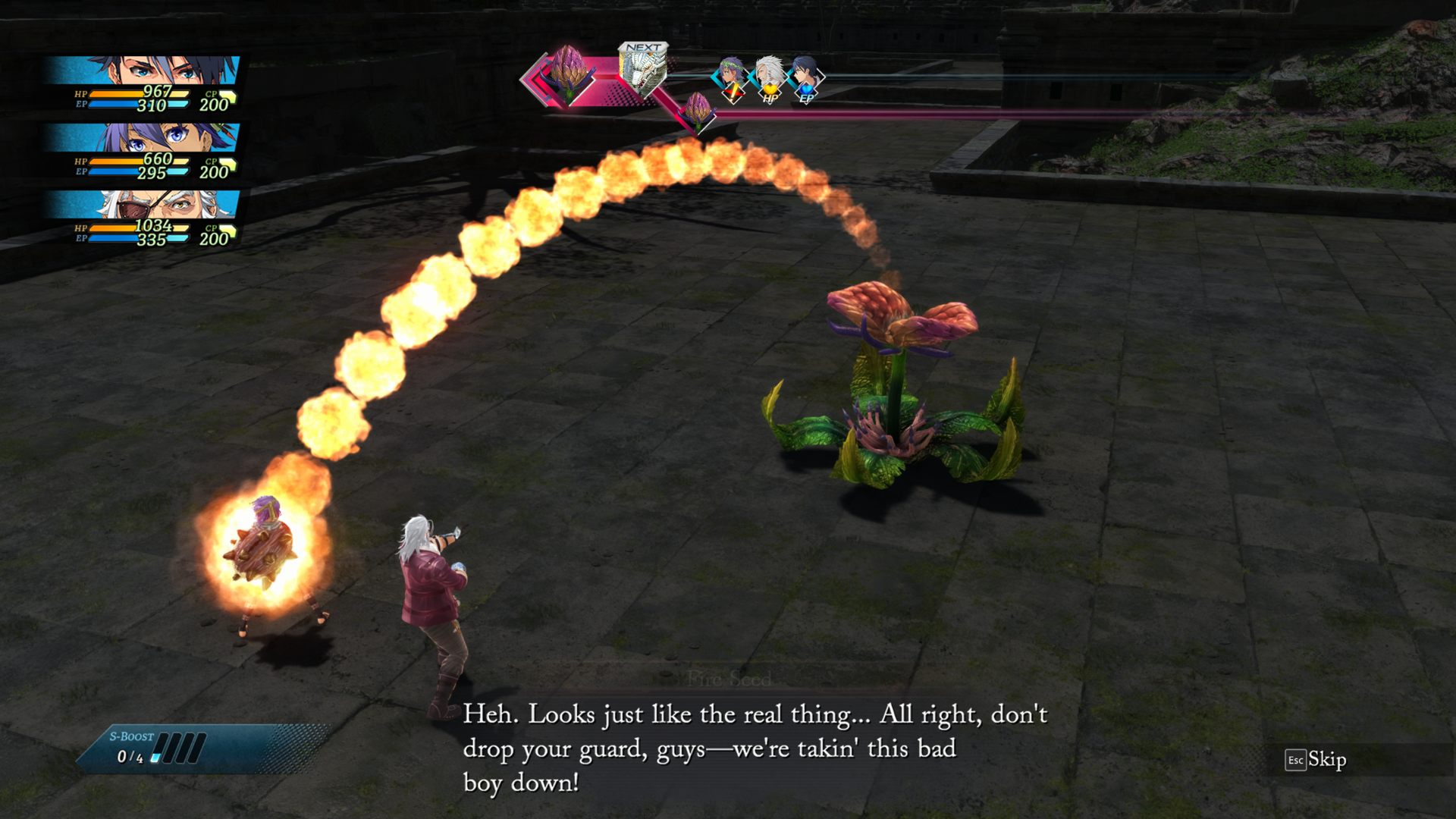The image size is (1456, 819).
Task: Click the NEXT white dragon turn icon
Action: [x=642, y=71]
